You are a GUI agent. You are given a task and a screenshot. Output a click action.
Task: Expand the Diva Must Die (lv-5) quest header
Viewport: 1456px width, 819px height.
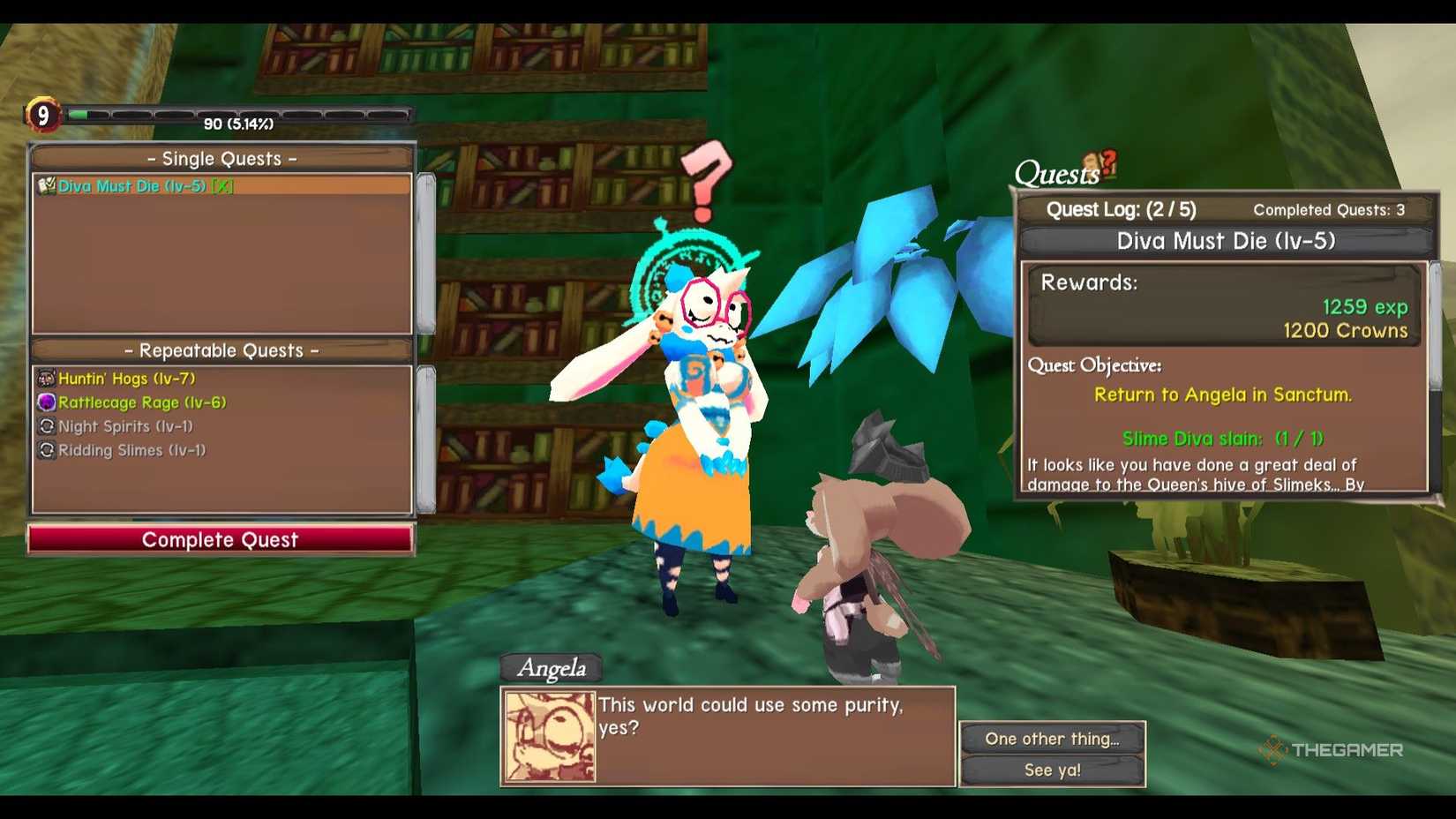1225,240
